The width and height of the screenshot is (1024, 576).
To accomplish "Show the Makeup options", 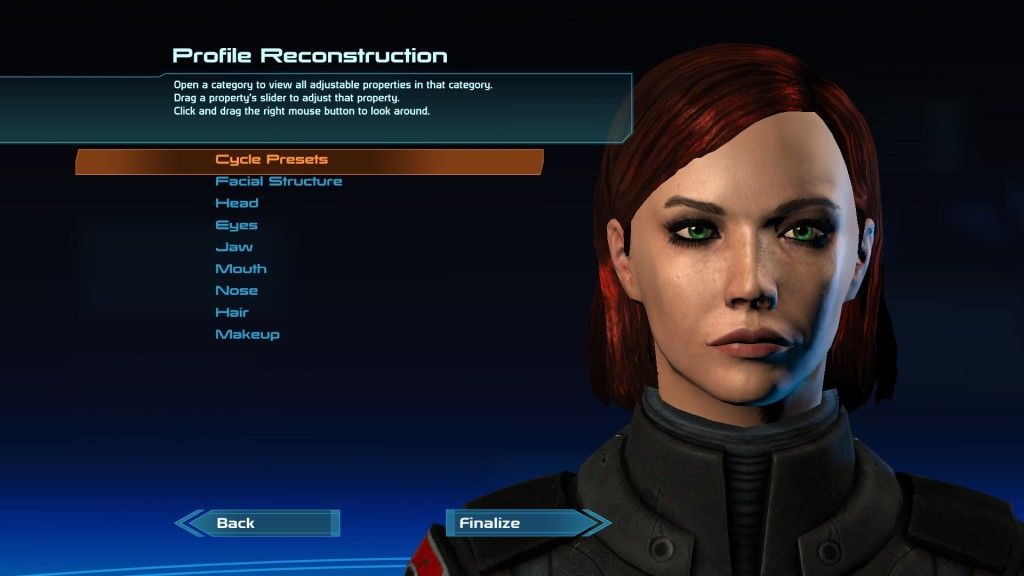I will [x=247, y=335].
